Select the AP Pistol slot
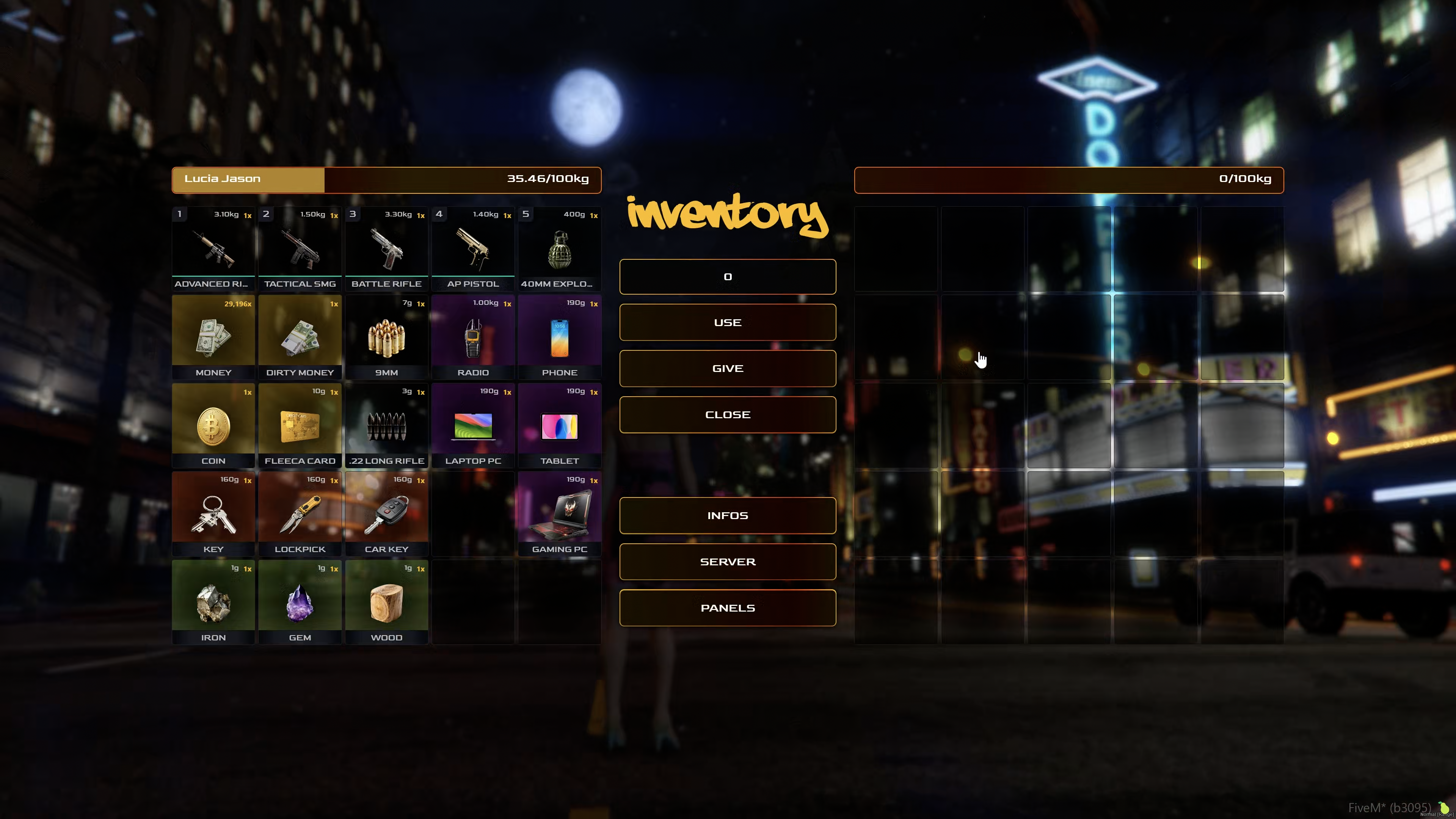Viewport: 1456px width, 819px height. tap(473, 249)
